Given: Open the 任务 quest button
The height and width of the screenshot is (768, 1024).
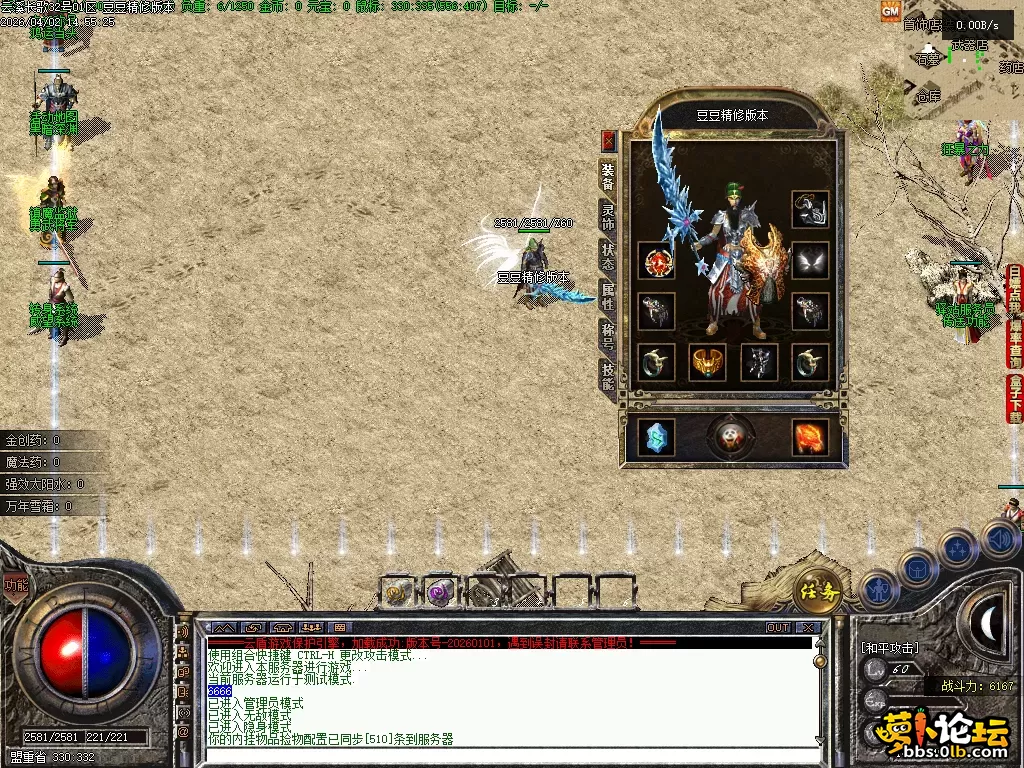Looking at the screenshot, I should tap(817, 591).
